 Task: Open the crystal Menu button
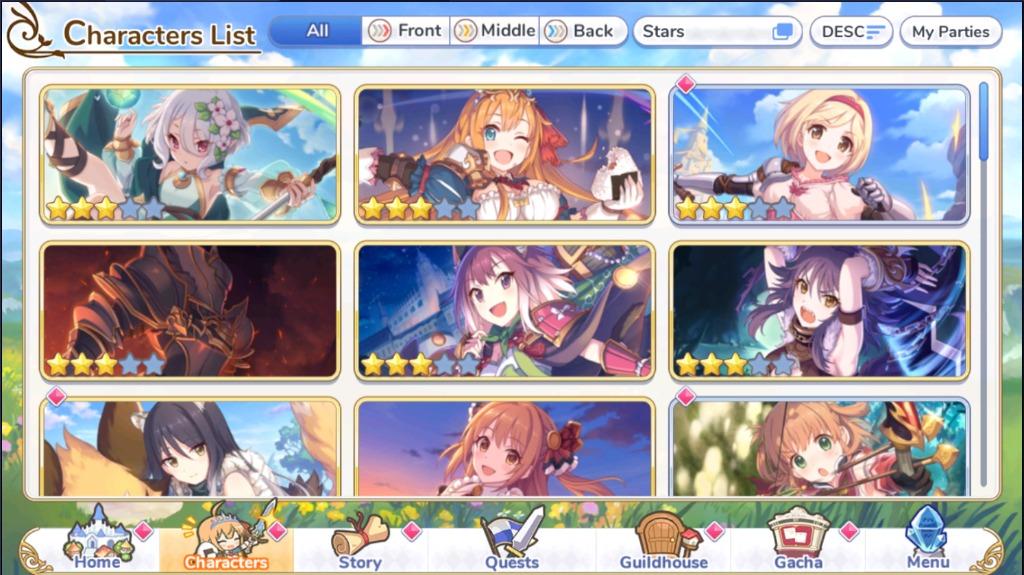(927, 543)
